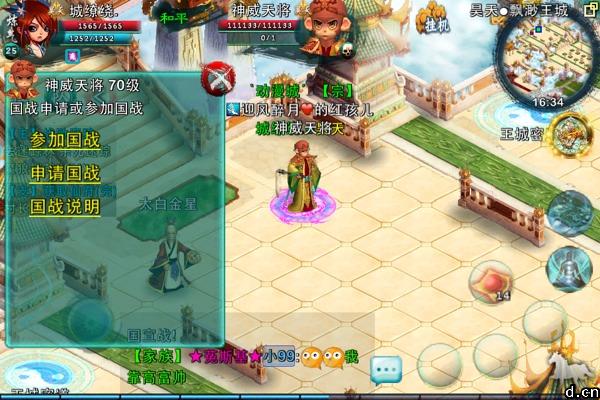The width and height of the screenshot is (600, 400).
Task: Close the NPC dialogue with the red crossed-swords button
Action: 215,78
